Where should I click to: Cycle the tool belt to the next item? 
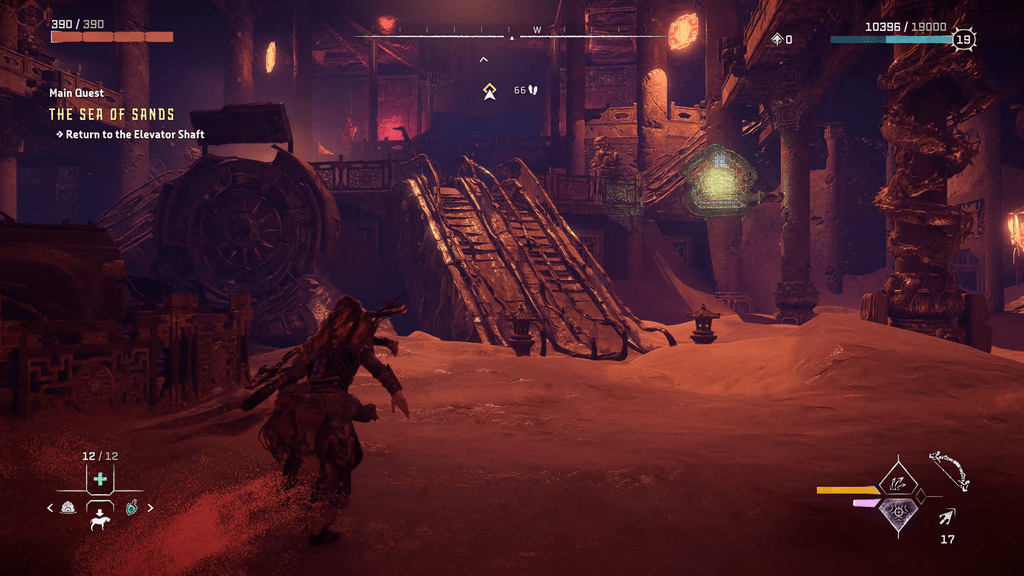tap(151, 508)
